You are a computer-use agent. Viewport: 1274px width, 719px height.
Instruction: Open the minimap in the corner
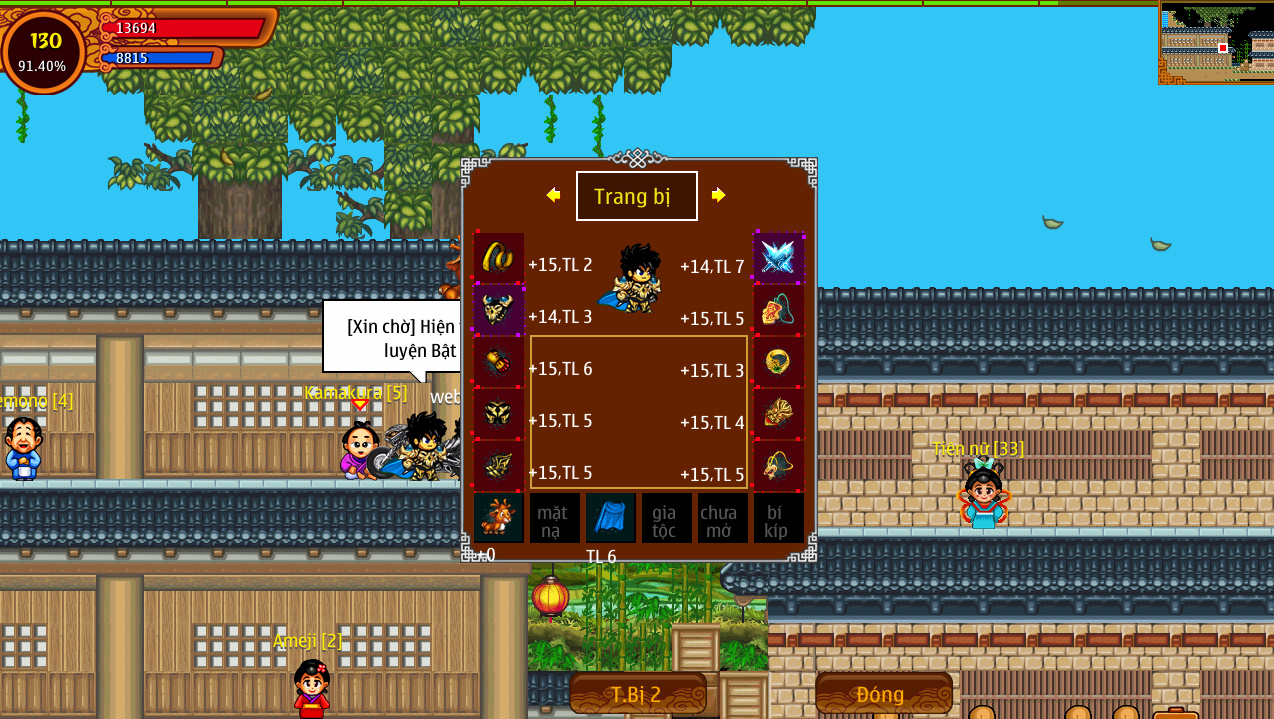1216,42
